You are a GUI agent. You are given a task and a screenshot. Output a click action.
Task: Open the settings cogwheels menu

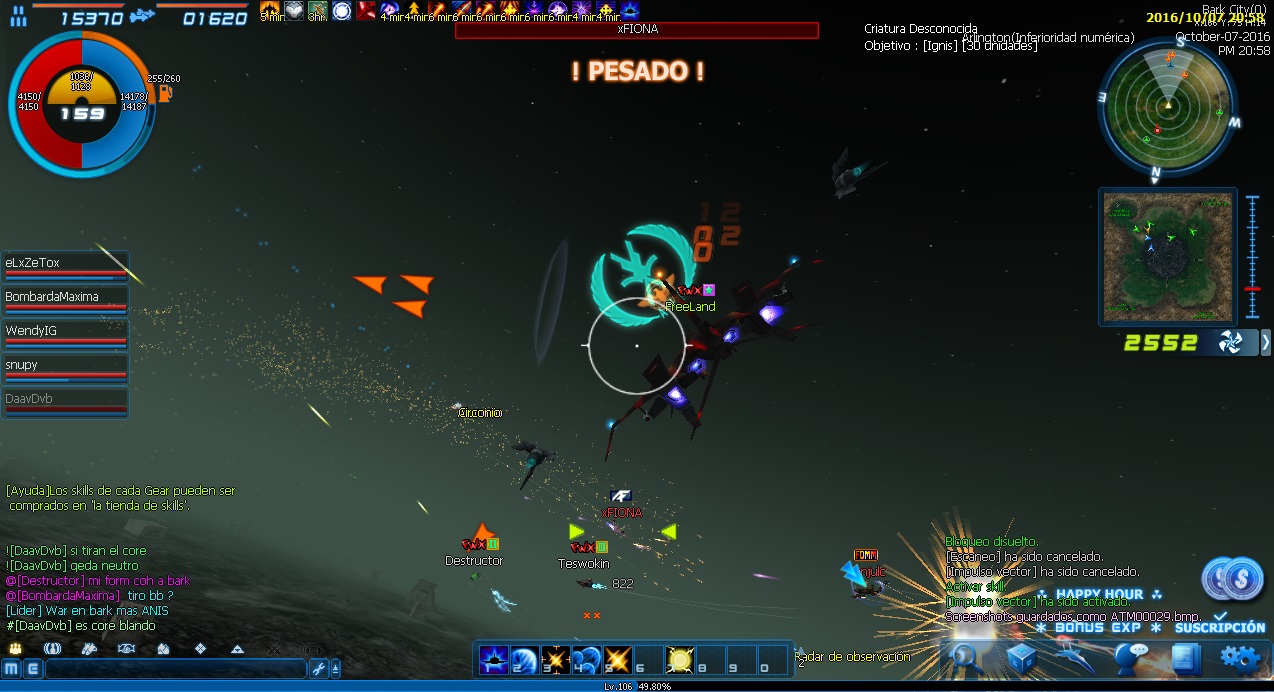1240,657
